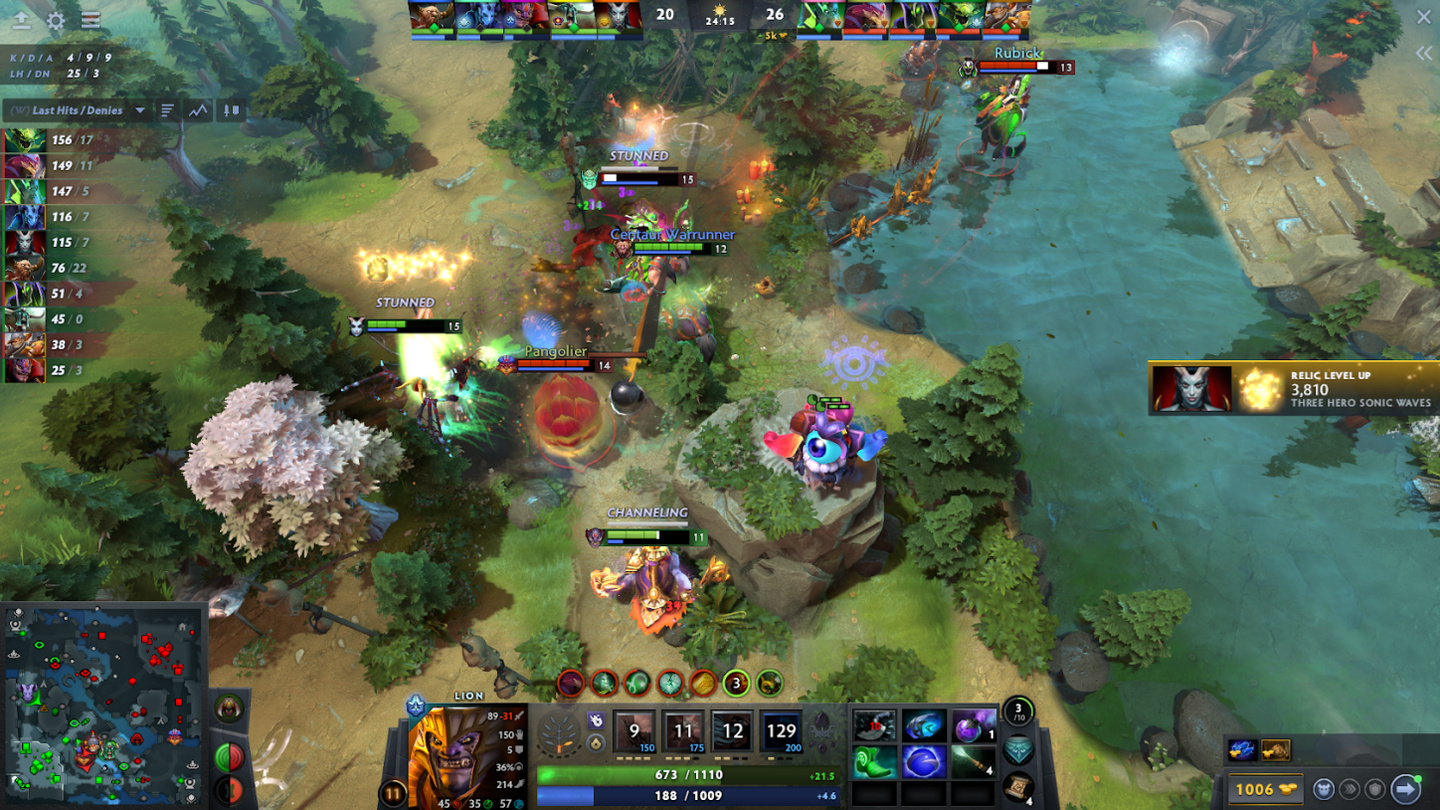1440x810 pixels.
Task: Open the settings gear menu
Action: click(x=56, y=20)
